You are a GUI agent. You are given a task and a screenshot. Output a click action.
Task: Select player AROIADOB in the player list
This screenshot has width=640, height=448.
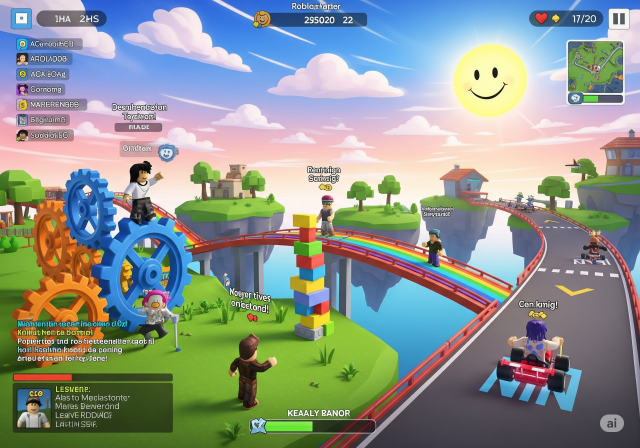(x=46, y=59)
